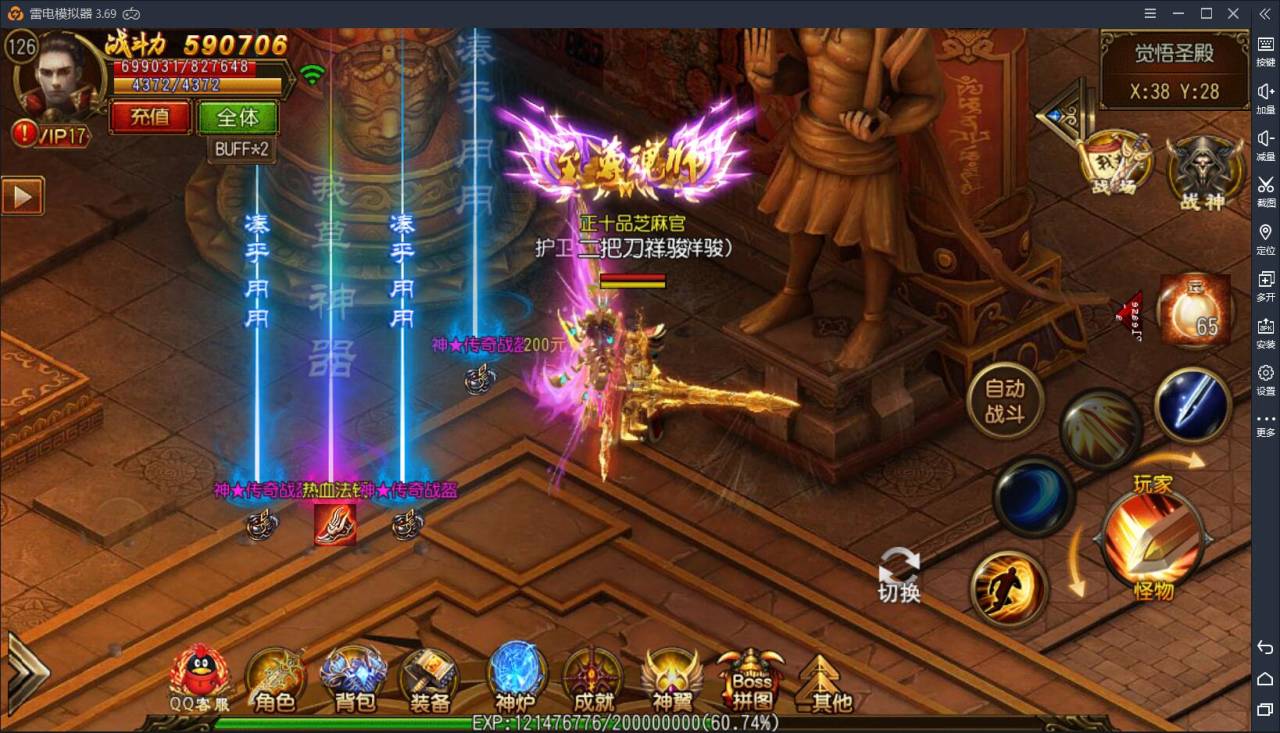Screen dimensions: 1280x733
Task: Contact QQ客服 customer service
Action: [199, 679]
